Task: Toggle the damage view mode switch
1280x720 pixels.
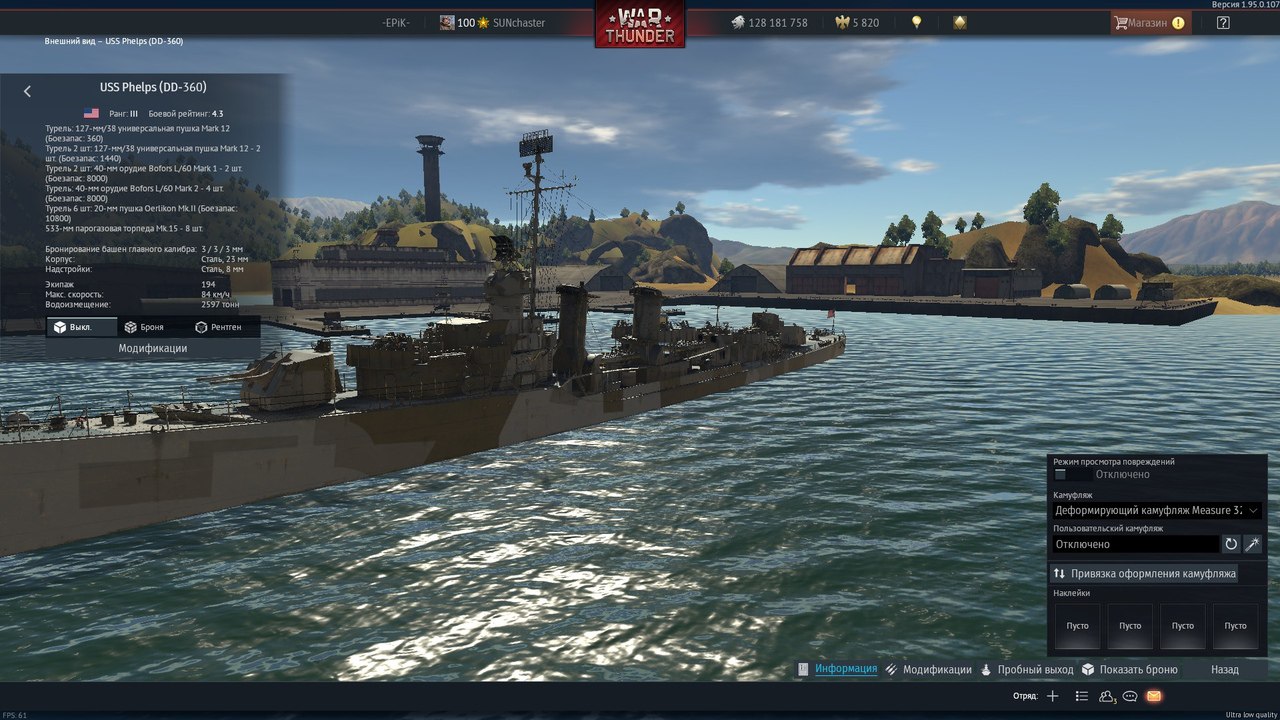Action: (x=1072, y=475)
